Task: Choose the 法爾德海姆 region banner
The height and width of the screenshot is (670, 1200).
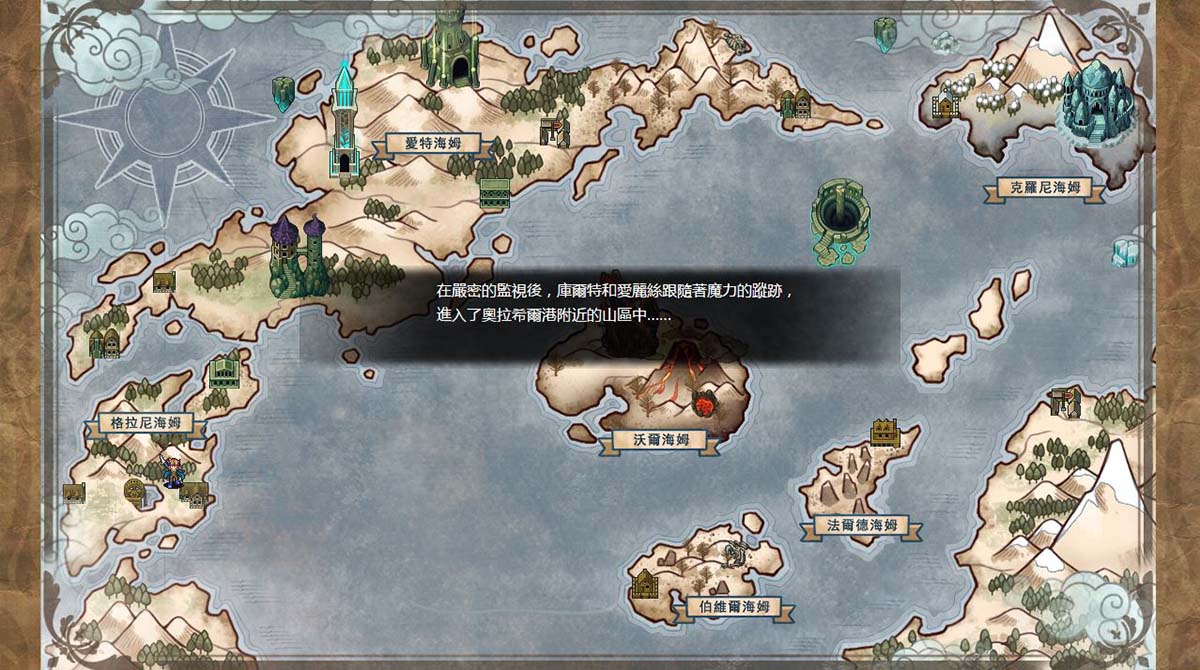Action: [x=862, y=525]
